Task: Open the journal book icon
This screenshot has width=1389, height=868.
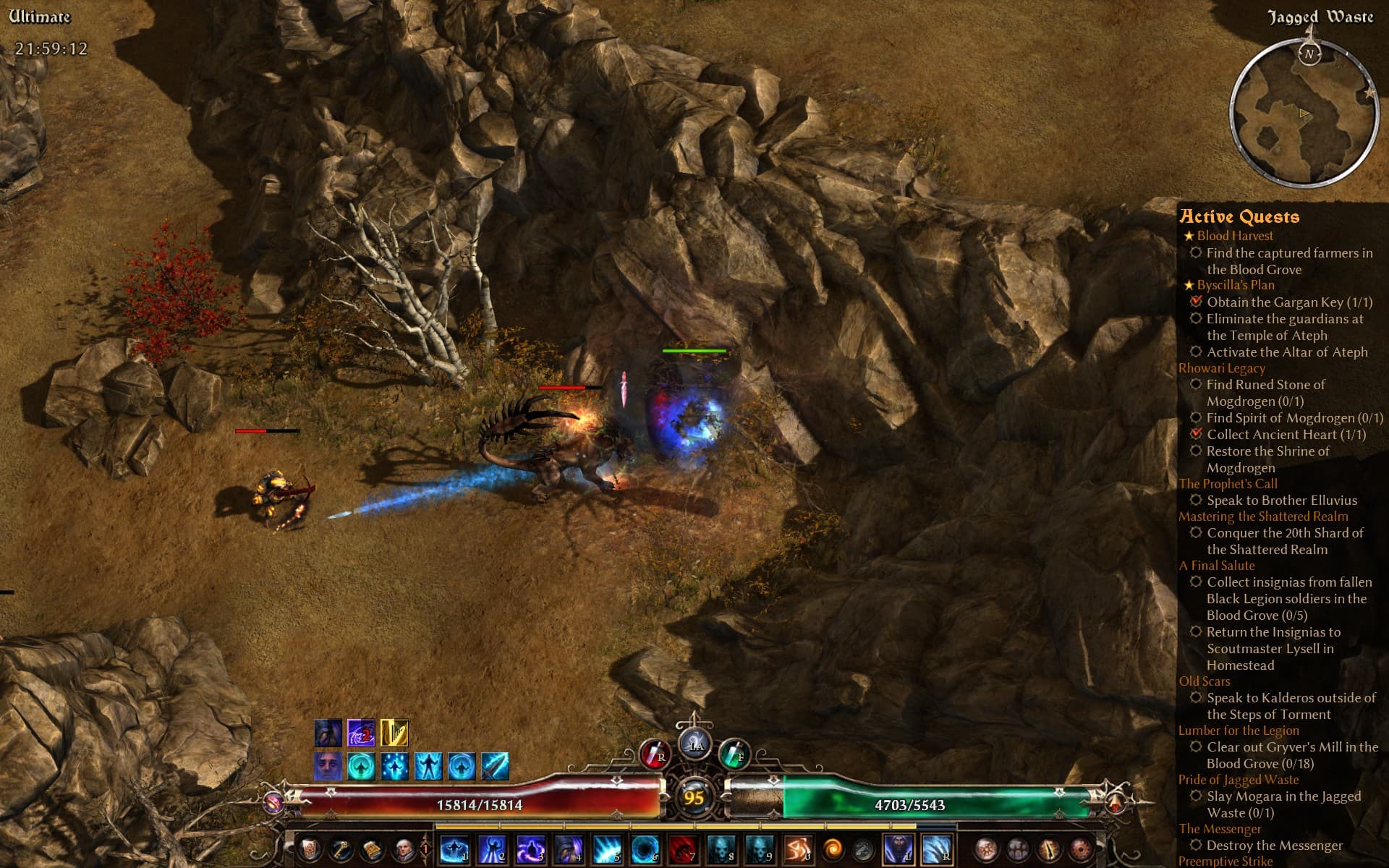Action: pyautogui.click(x=372, y=849)
